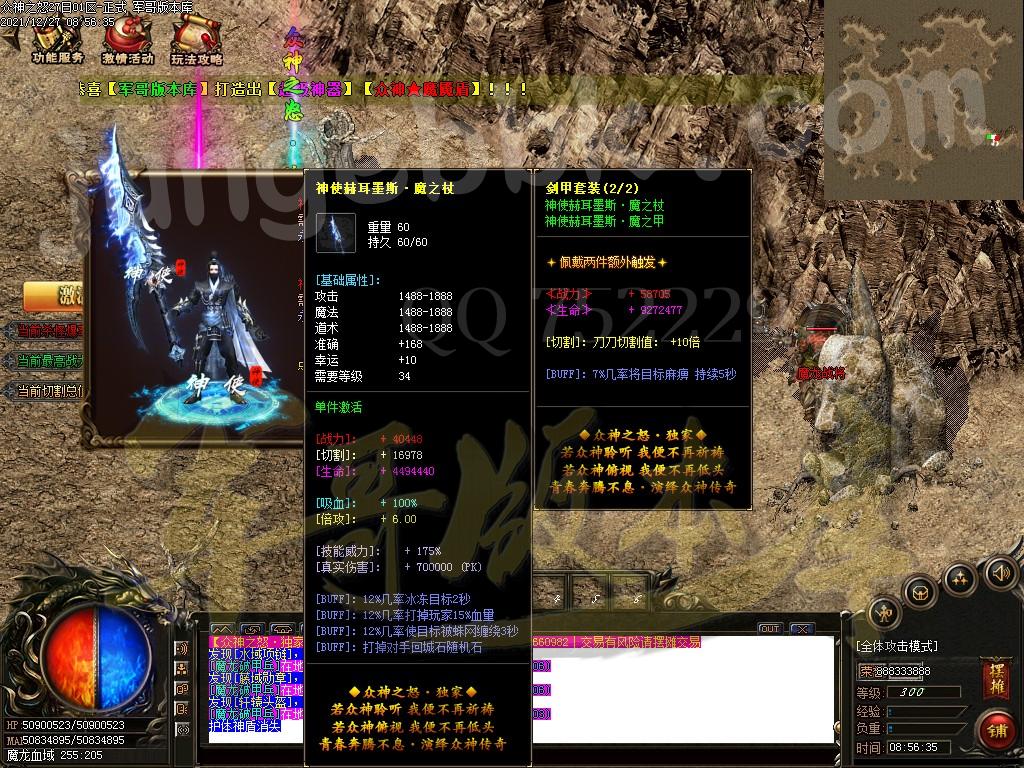The image size is (1024, 768).
Task: Click the OUT button above chat
Action: pos(769,629)
